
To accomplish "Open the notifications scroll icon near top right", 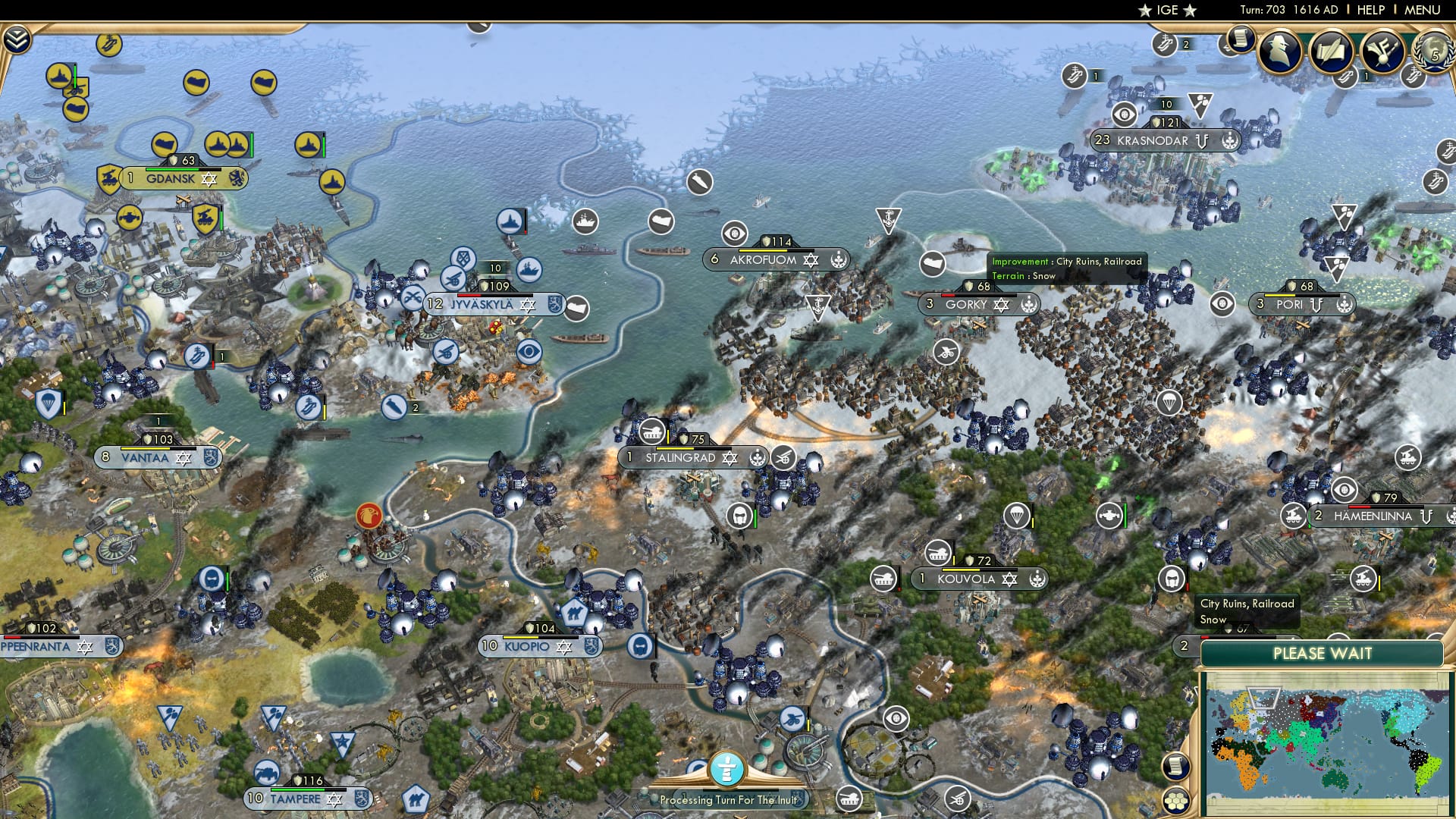I will (1241, 39).
